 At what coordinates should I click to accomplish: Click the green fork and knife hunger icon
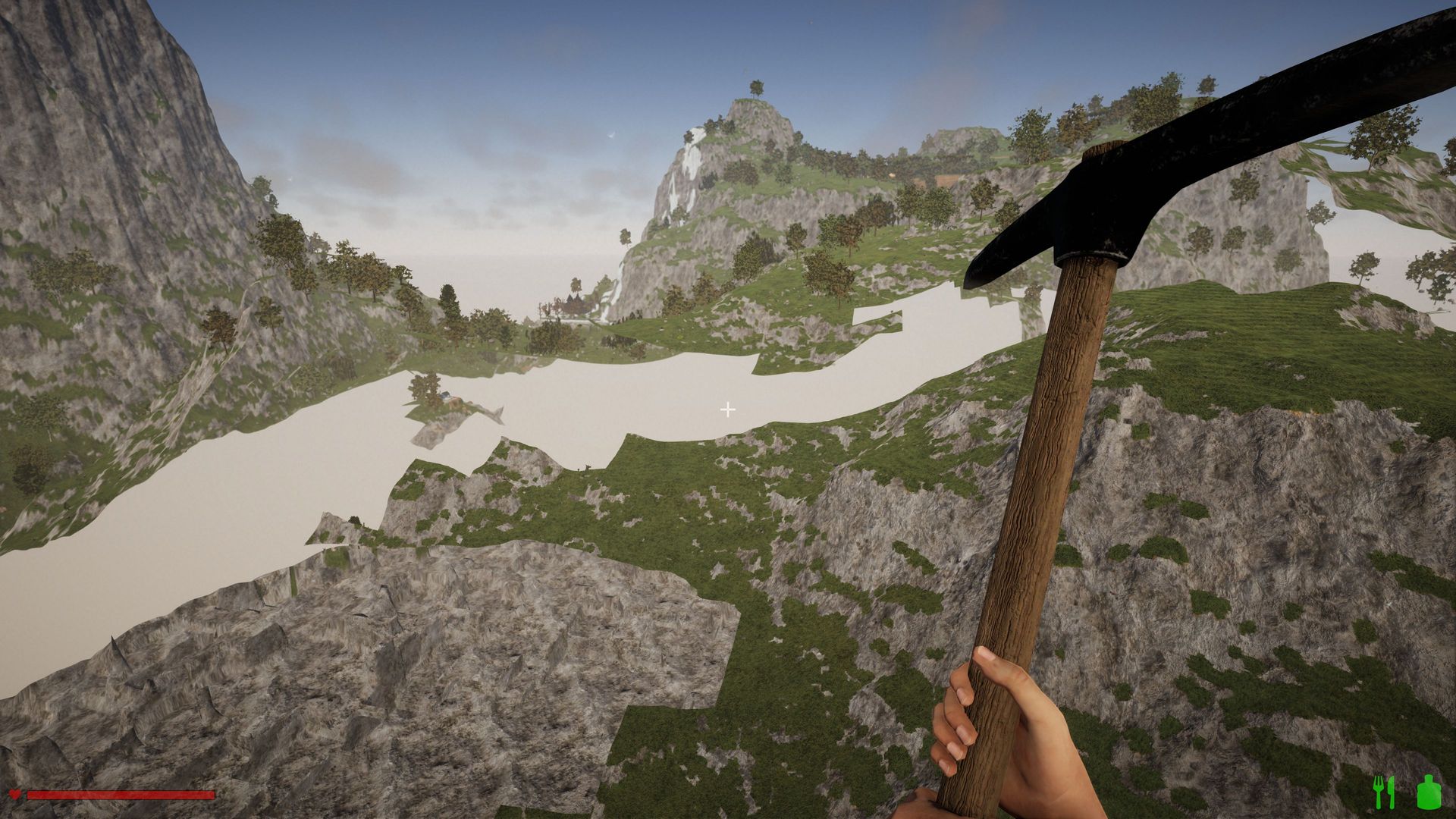(x=1384, y=792)
